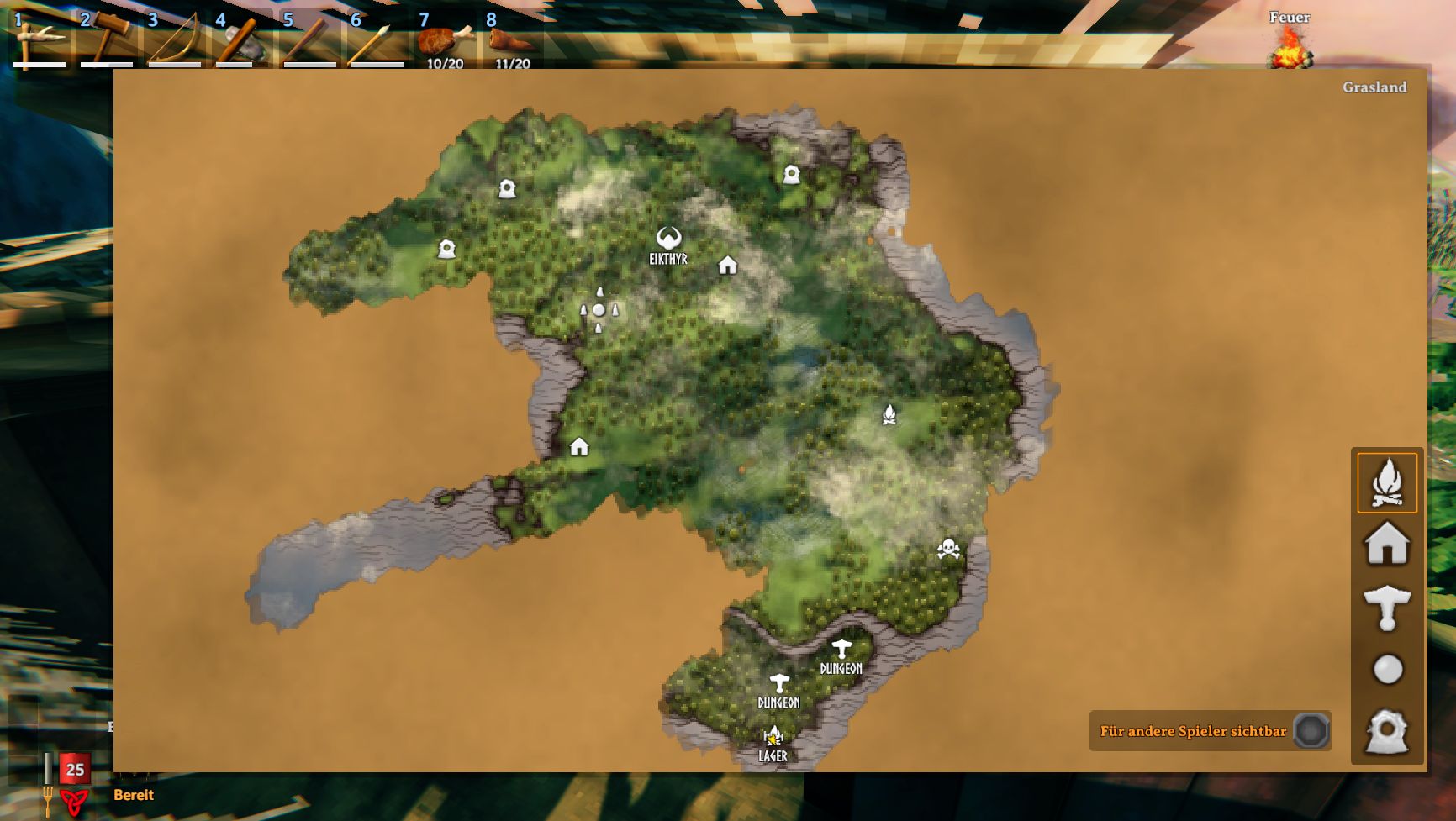Image resolution: width=1456 pixels, height=821 pixels.
Task: Select the hammer in hotbar slot 2
Action: click(108, 35)
